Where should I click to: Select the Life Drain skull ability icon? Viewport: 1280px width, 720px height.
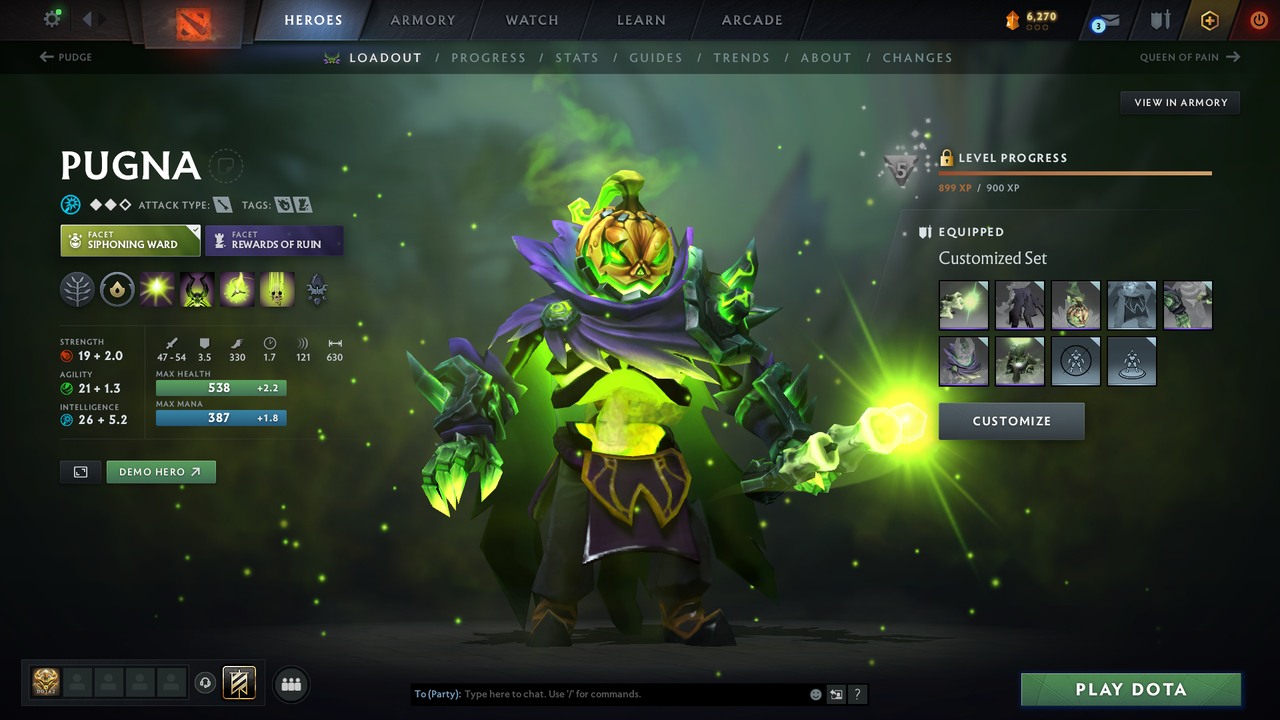tap(275, 289)
